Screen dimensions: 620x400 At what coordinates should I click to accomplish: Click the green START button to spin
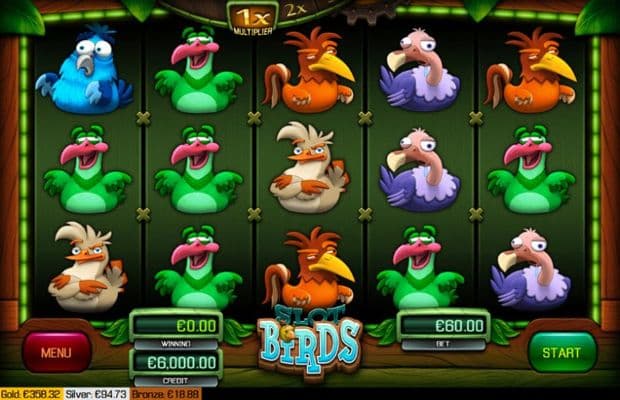562,351
